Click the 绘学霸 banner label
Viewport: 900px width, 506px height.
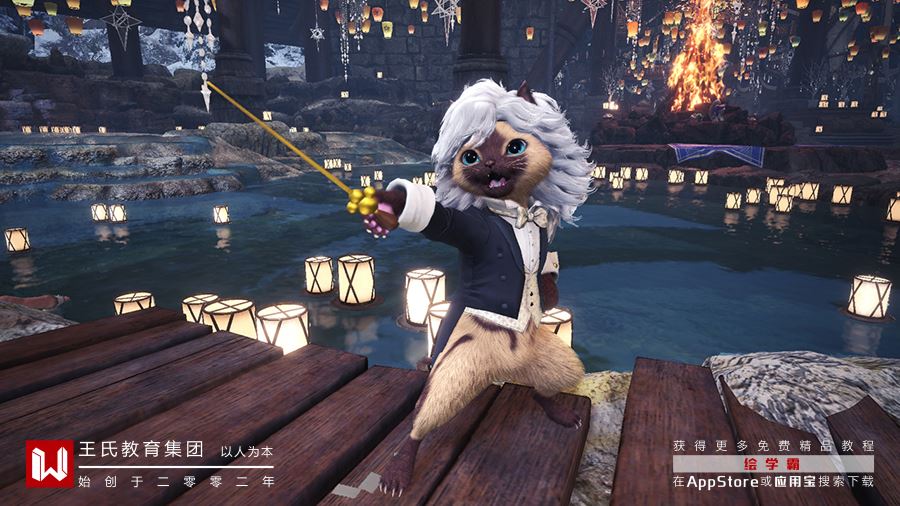click(773, 464)
